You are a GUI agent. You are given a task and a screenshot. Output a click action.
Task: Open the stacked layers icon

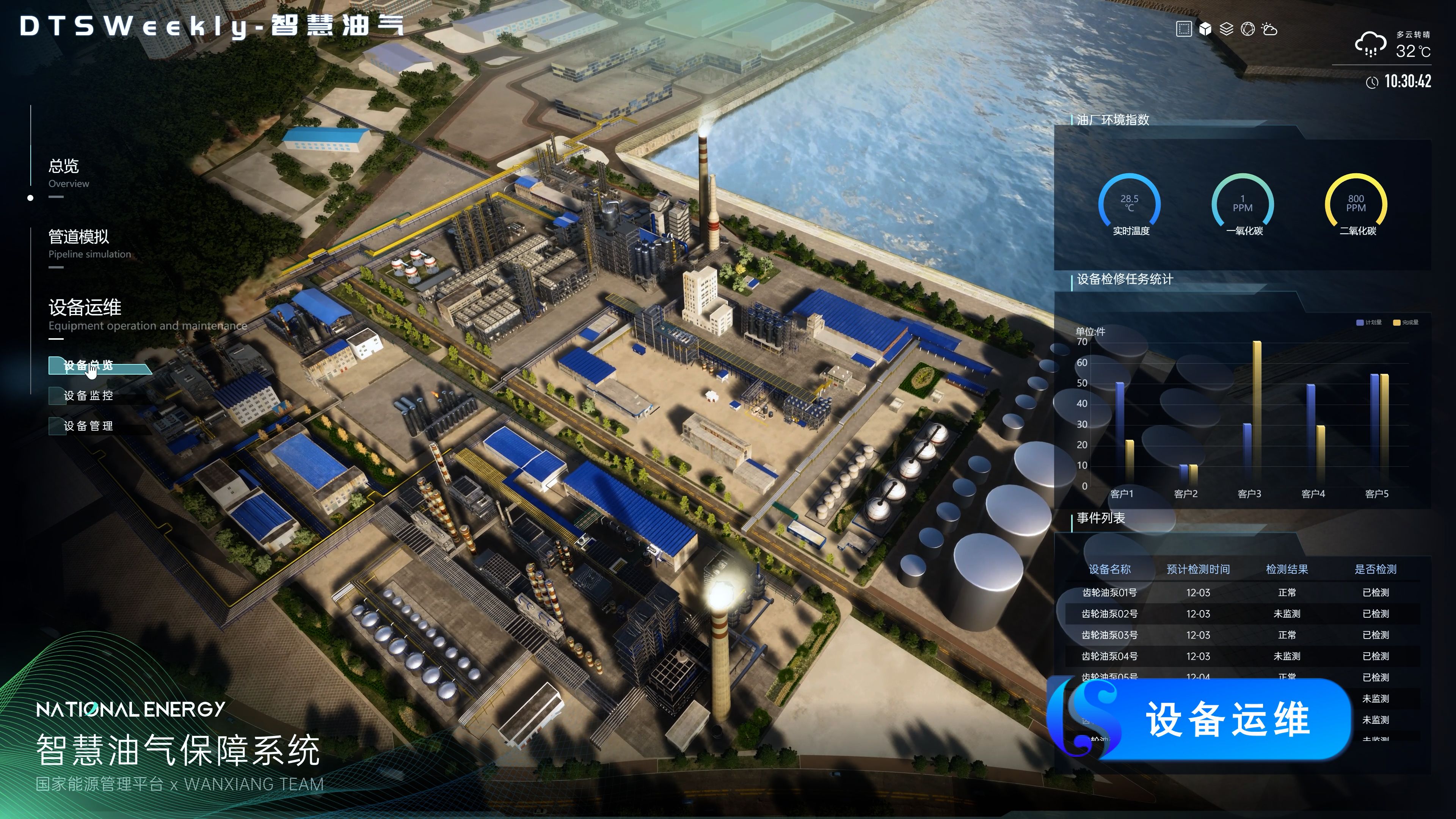1226,30
